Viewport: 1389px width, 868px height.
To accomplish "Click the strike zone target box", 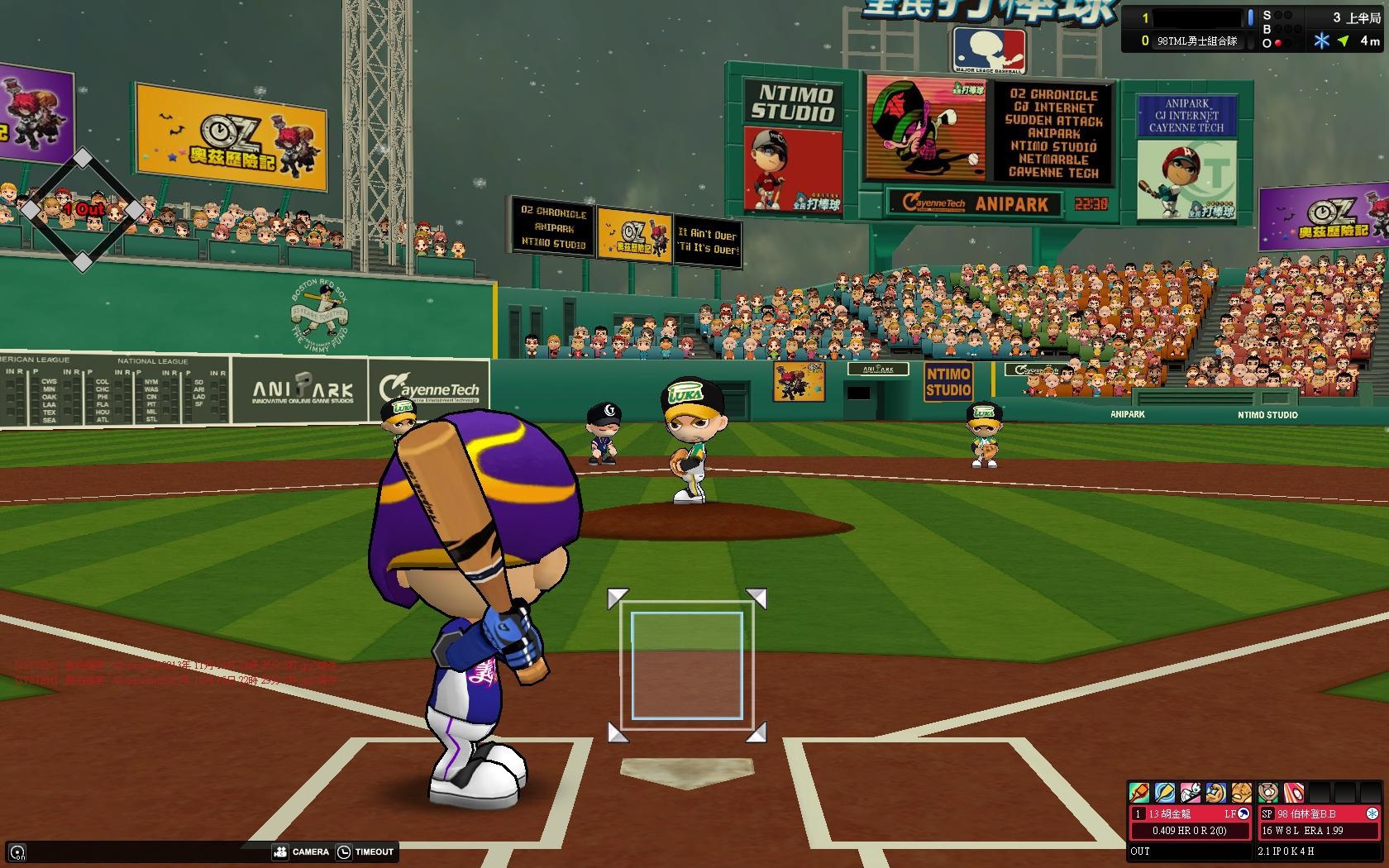I will (686, 665).
